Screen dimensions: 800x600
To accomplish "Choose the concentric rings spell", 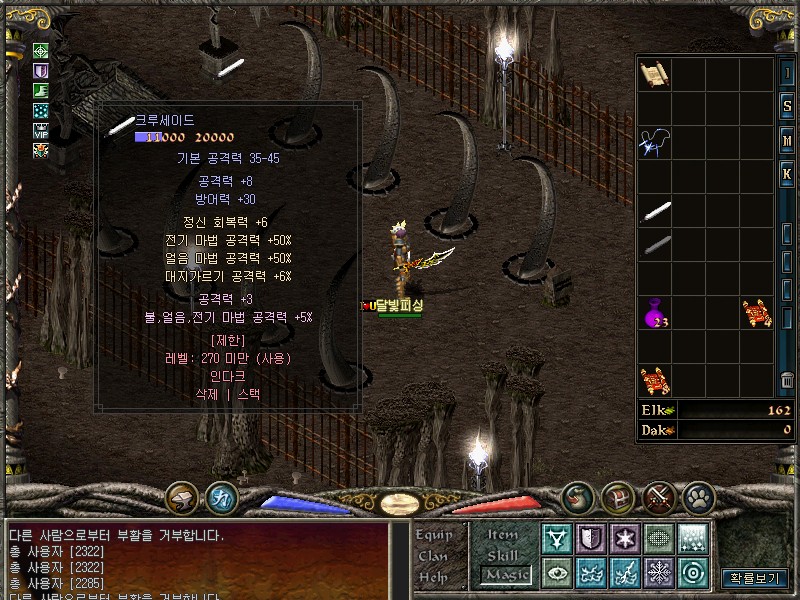I will [x=693, y=573].
